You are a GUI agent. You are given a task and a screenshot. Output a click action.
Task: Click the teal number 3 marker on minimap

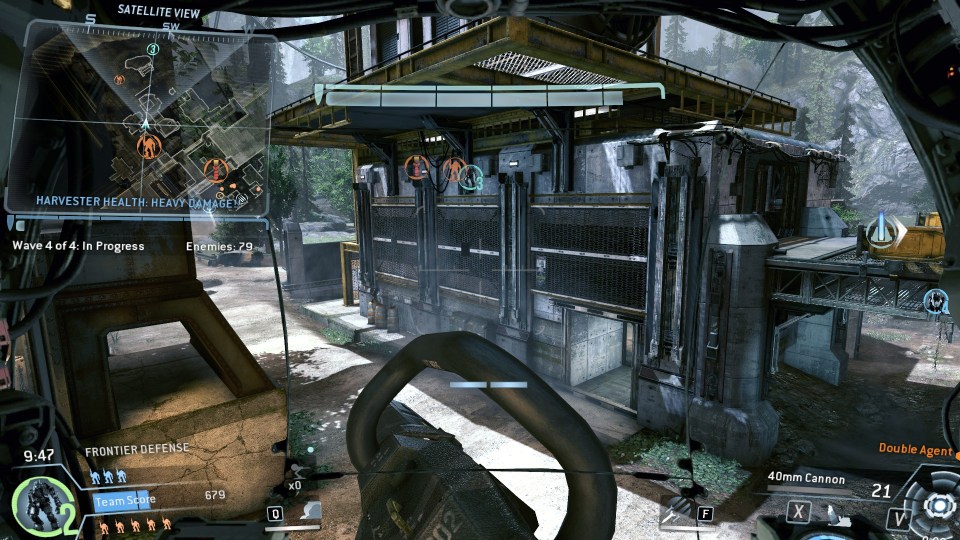[152, 49]
